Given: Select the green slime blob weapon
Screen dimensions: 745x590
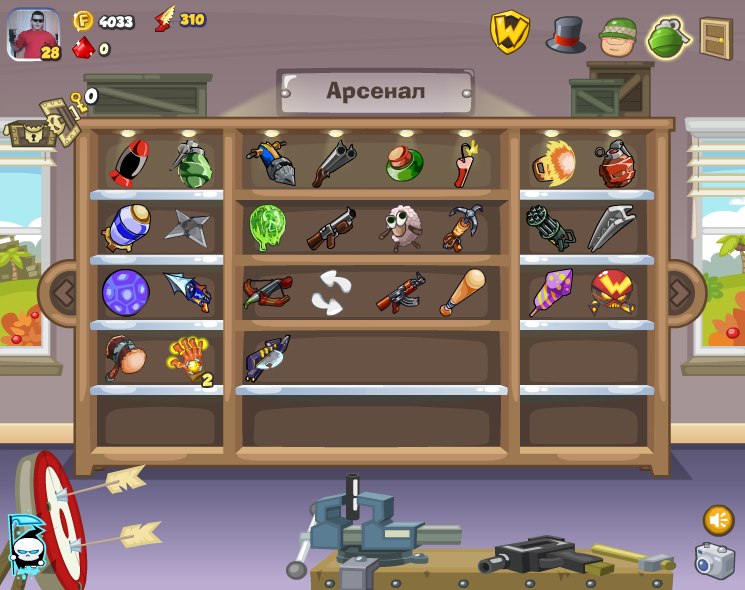Looking at the screenshot, I should point(267,227).
